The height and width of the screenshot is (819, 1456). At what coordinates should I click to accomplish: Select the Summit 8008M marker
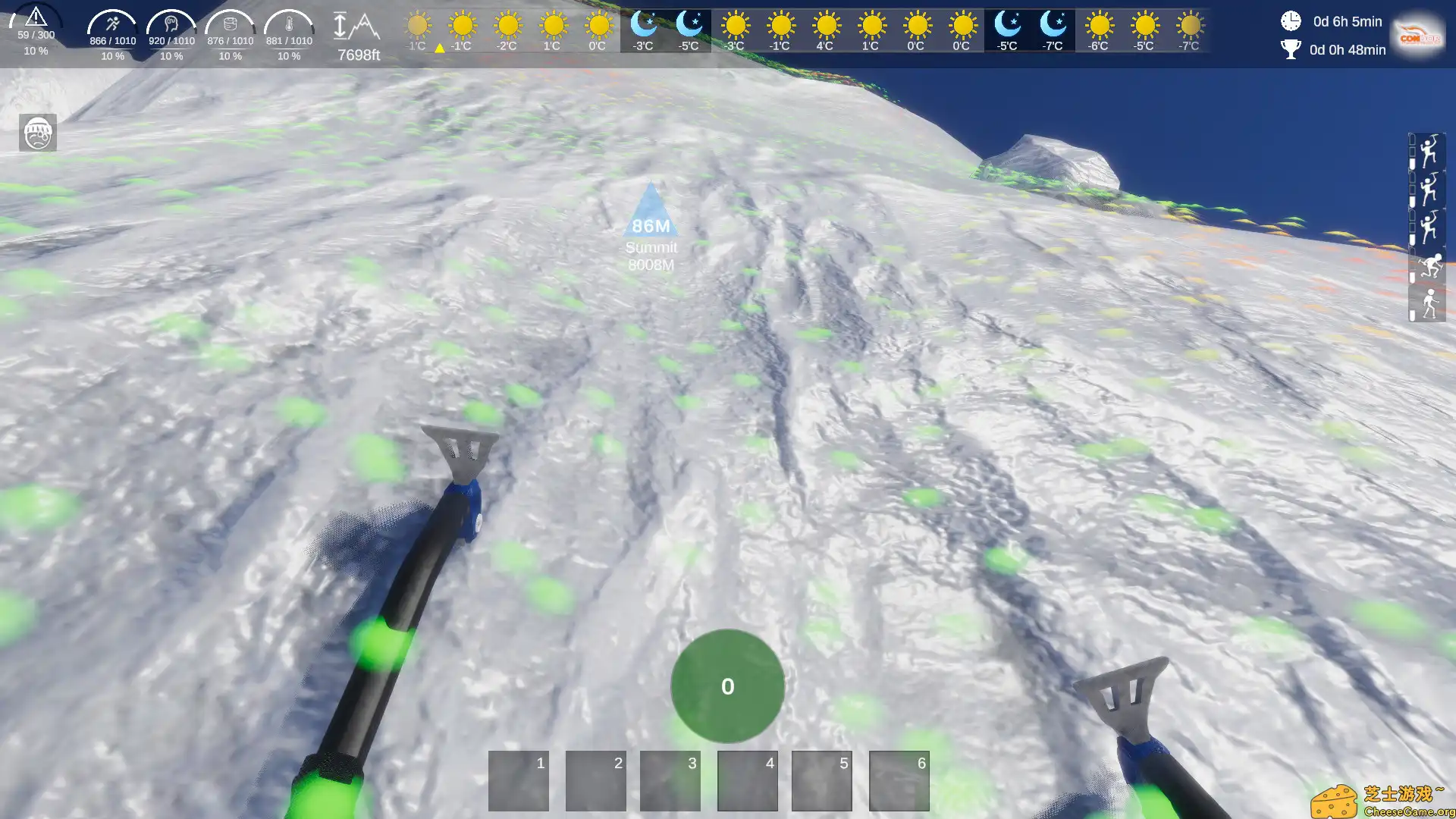(651, 227)
